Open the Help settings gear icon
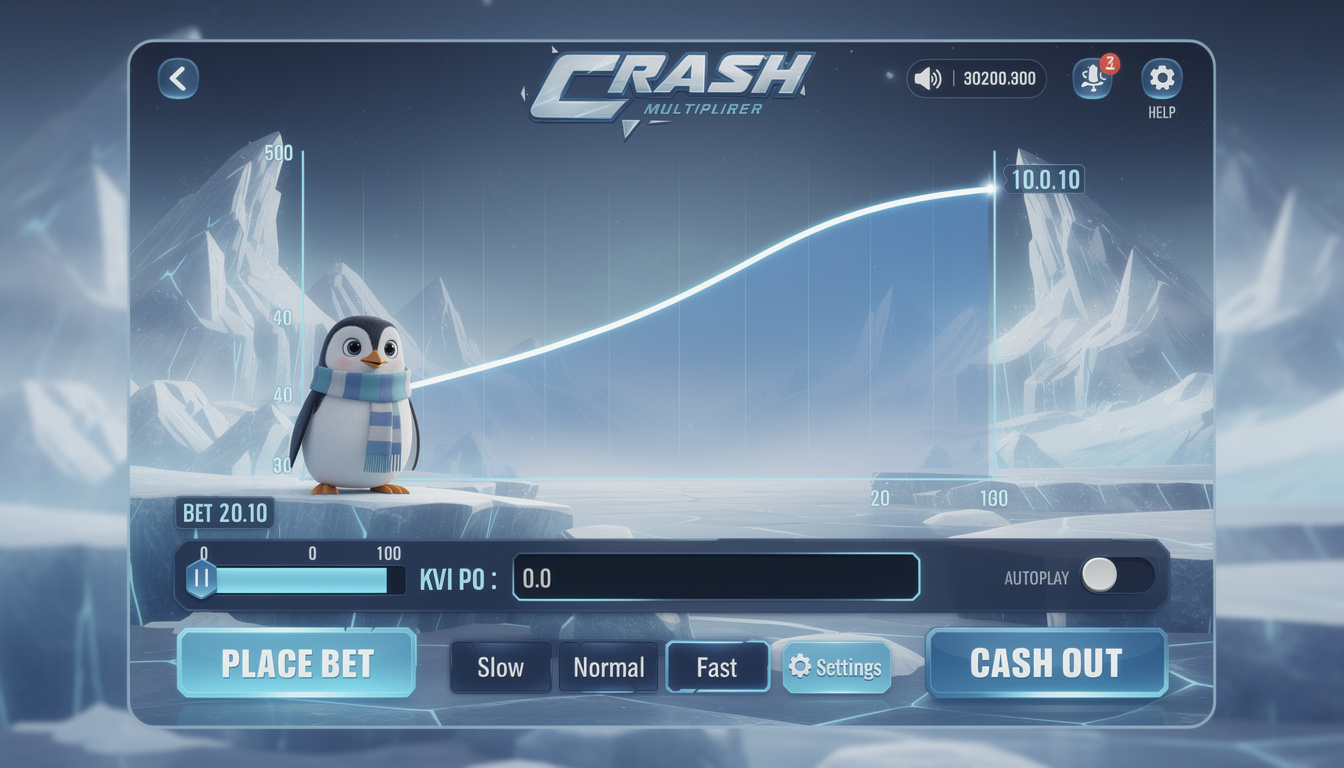The height and width of the screenshot is (768, 1344). tap(1161, 78)
